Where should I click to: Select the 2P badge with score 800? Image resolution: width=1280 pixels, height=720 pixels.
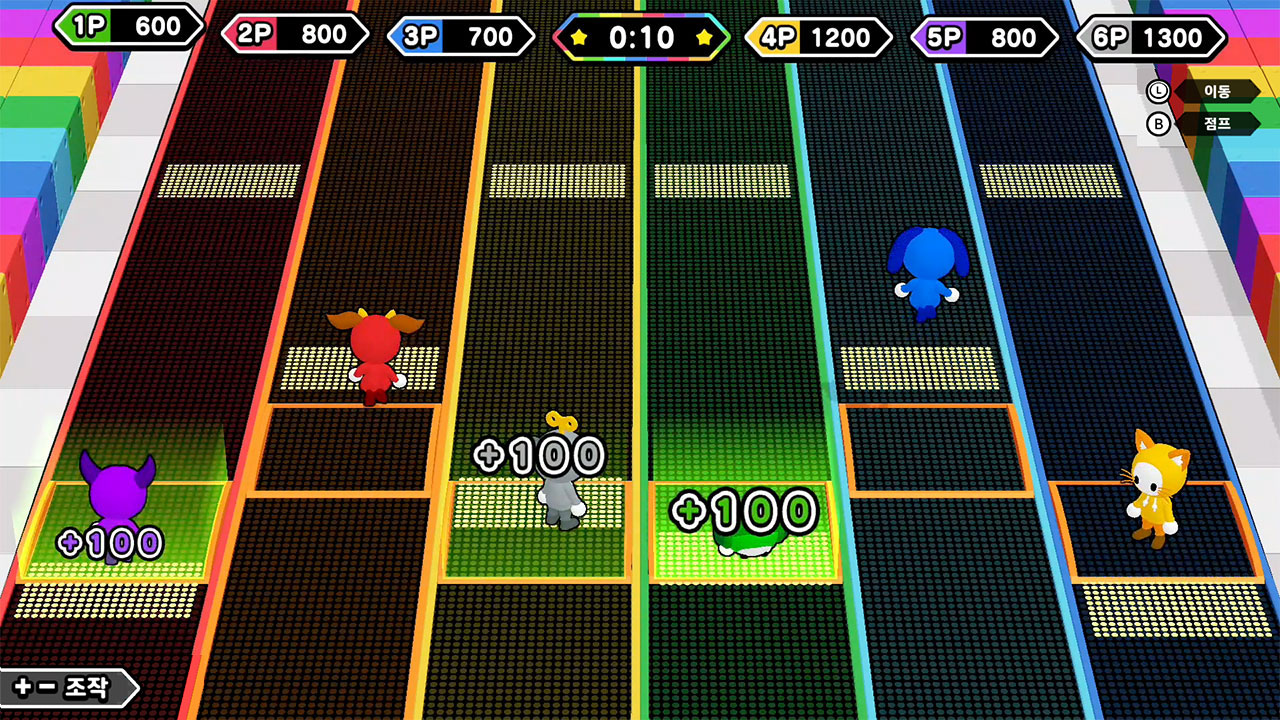(295, 34)
